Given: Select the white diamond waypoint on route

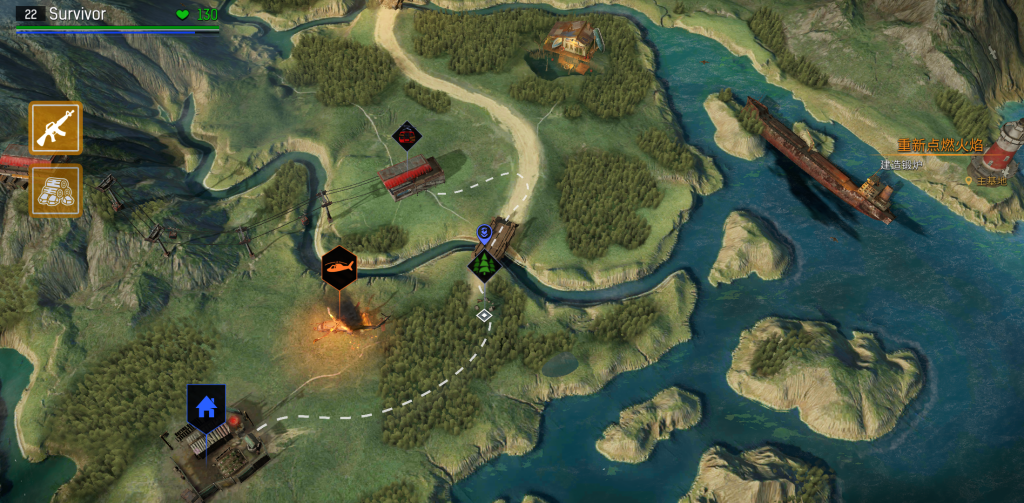Looking at the screenshot, I should [x=484, y=315].
